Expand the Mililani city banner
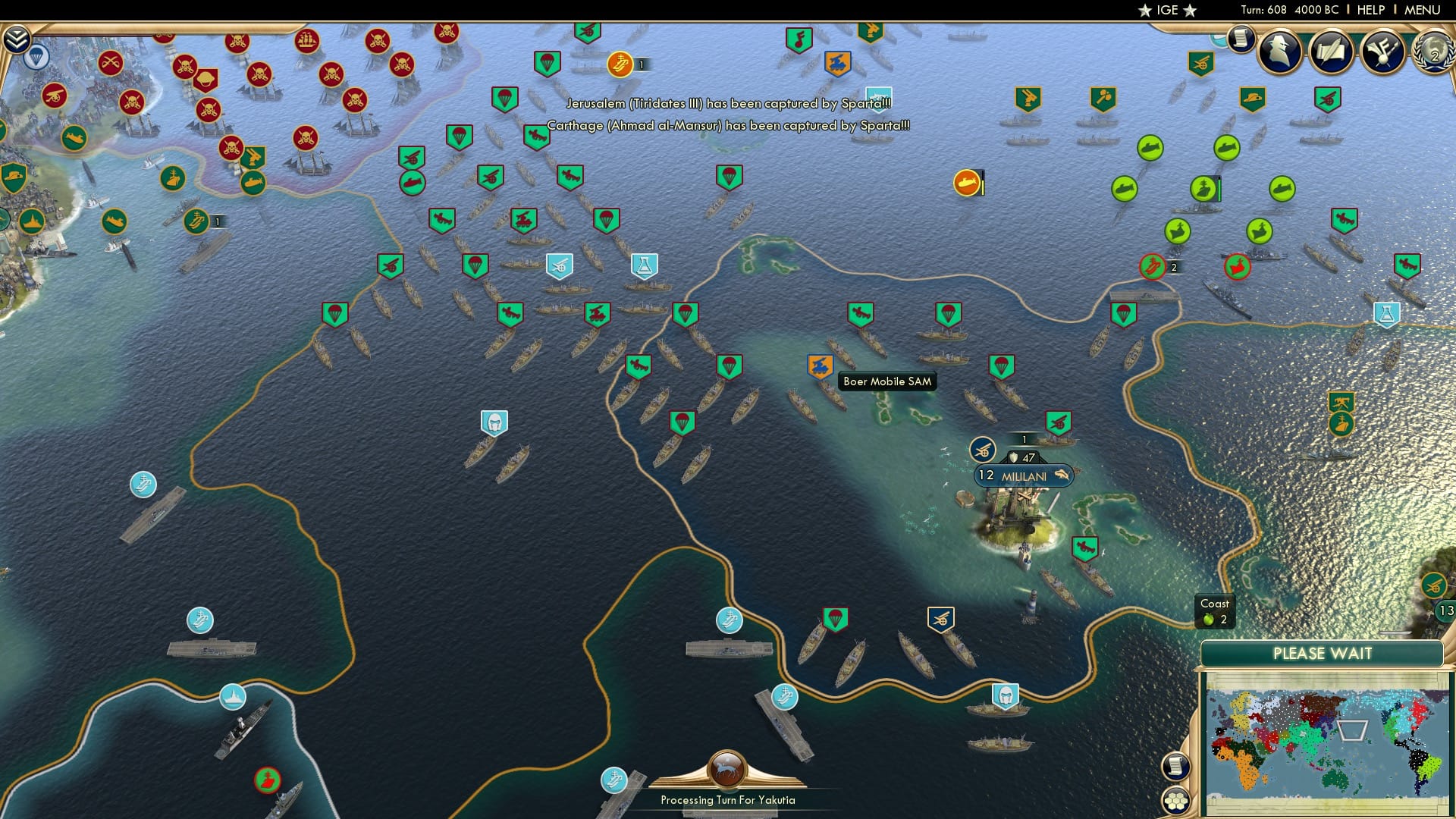 click(x=1021, y=476)
